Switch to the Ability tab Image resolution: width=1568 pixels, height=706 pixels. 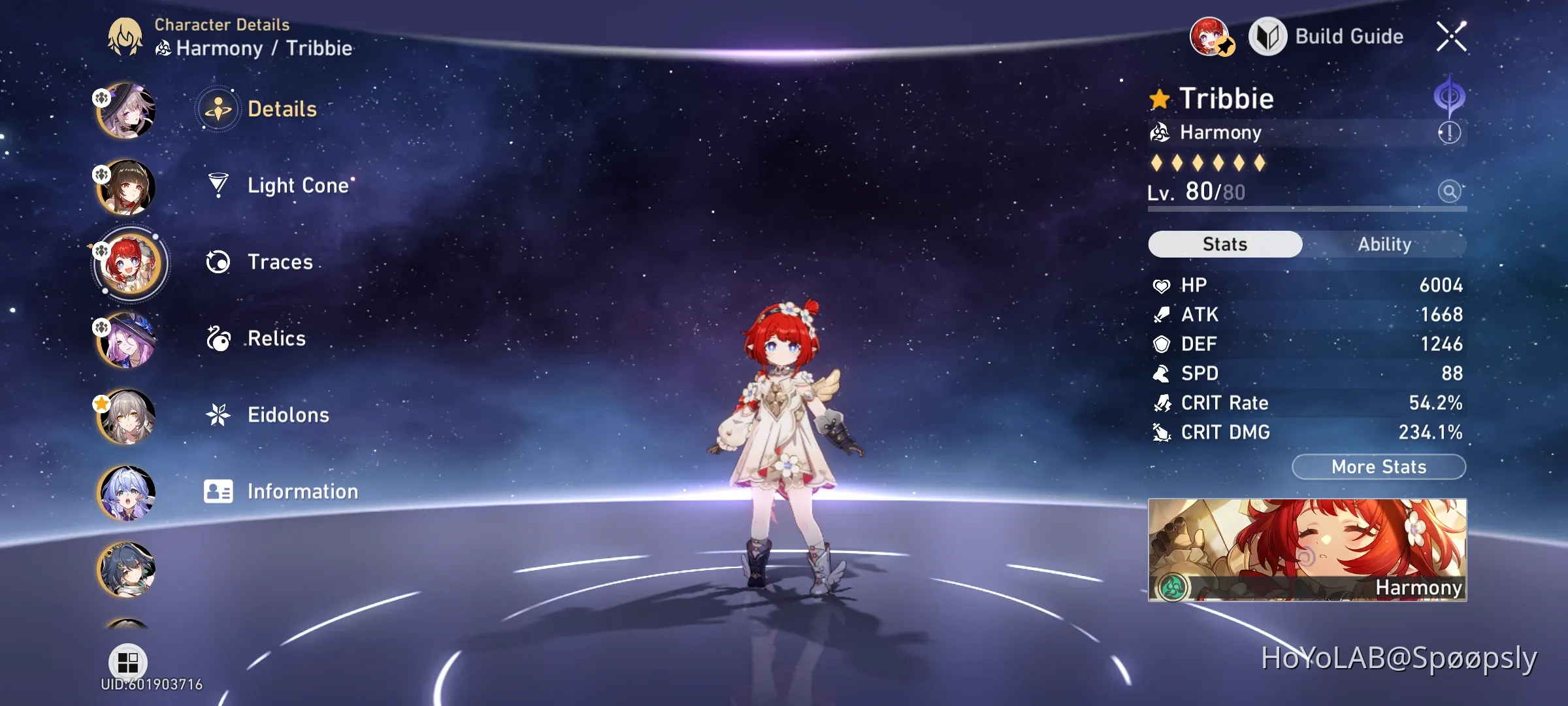click(x=1385, y=244)
